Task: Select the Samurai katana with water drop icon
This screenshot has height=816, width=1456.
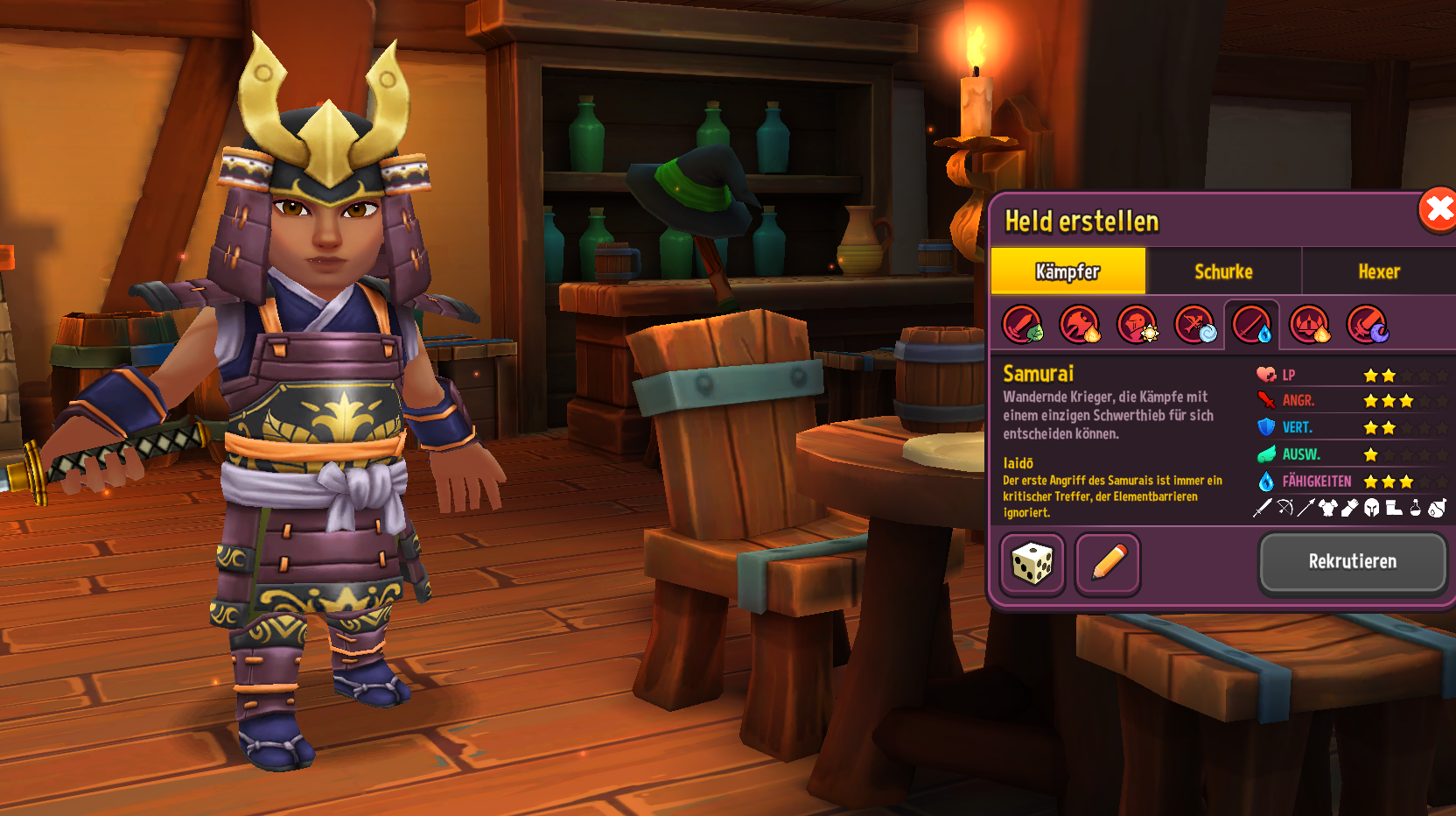Action: click(x=1252, y=325)
